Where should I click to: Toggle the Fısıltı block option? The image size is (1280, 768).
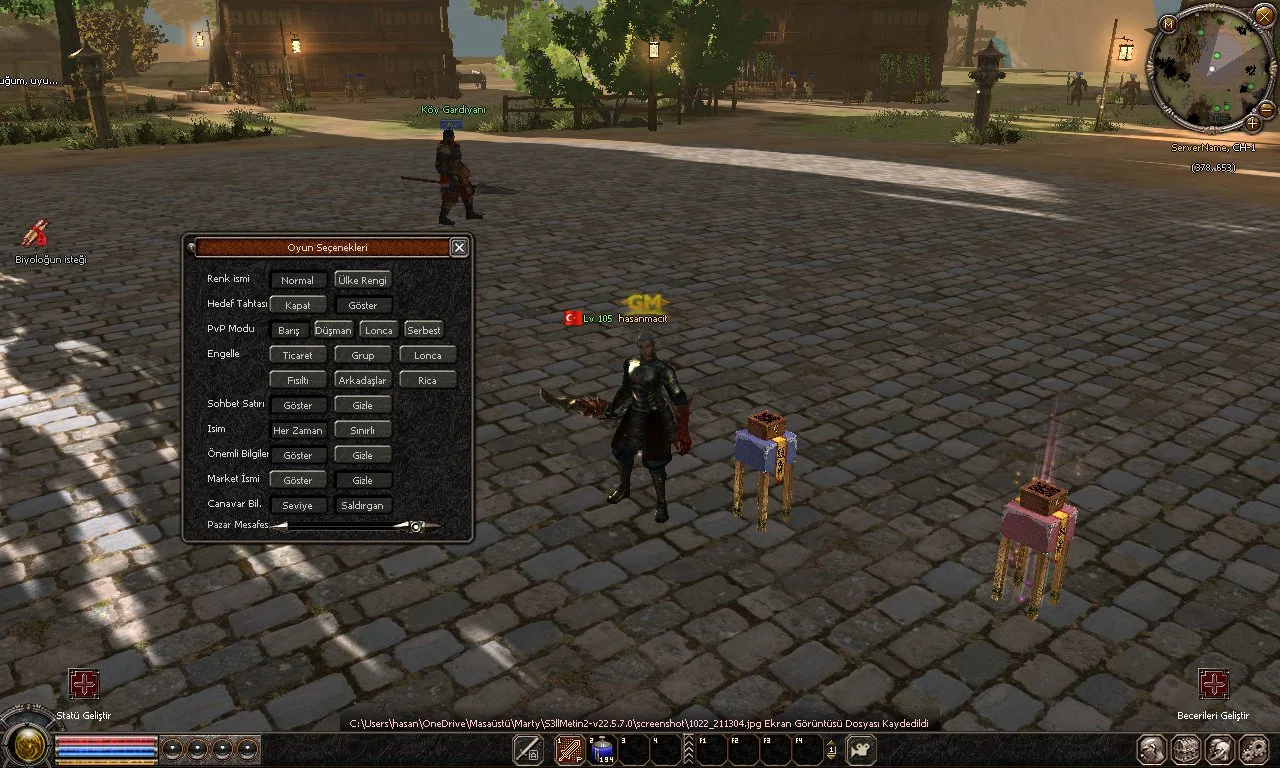point(297,380)
